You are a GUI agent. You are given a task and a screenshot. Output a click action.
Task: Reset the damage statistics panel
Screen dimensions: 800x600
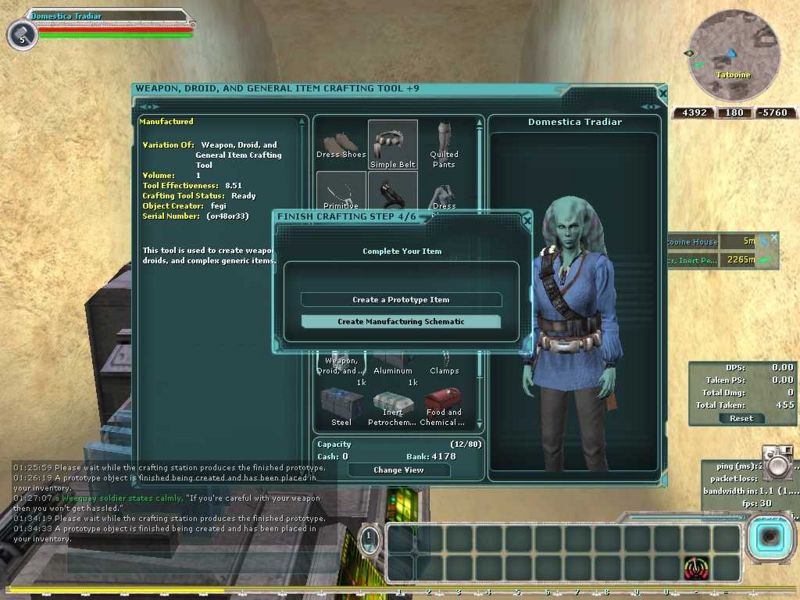pos(740,418)
